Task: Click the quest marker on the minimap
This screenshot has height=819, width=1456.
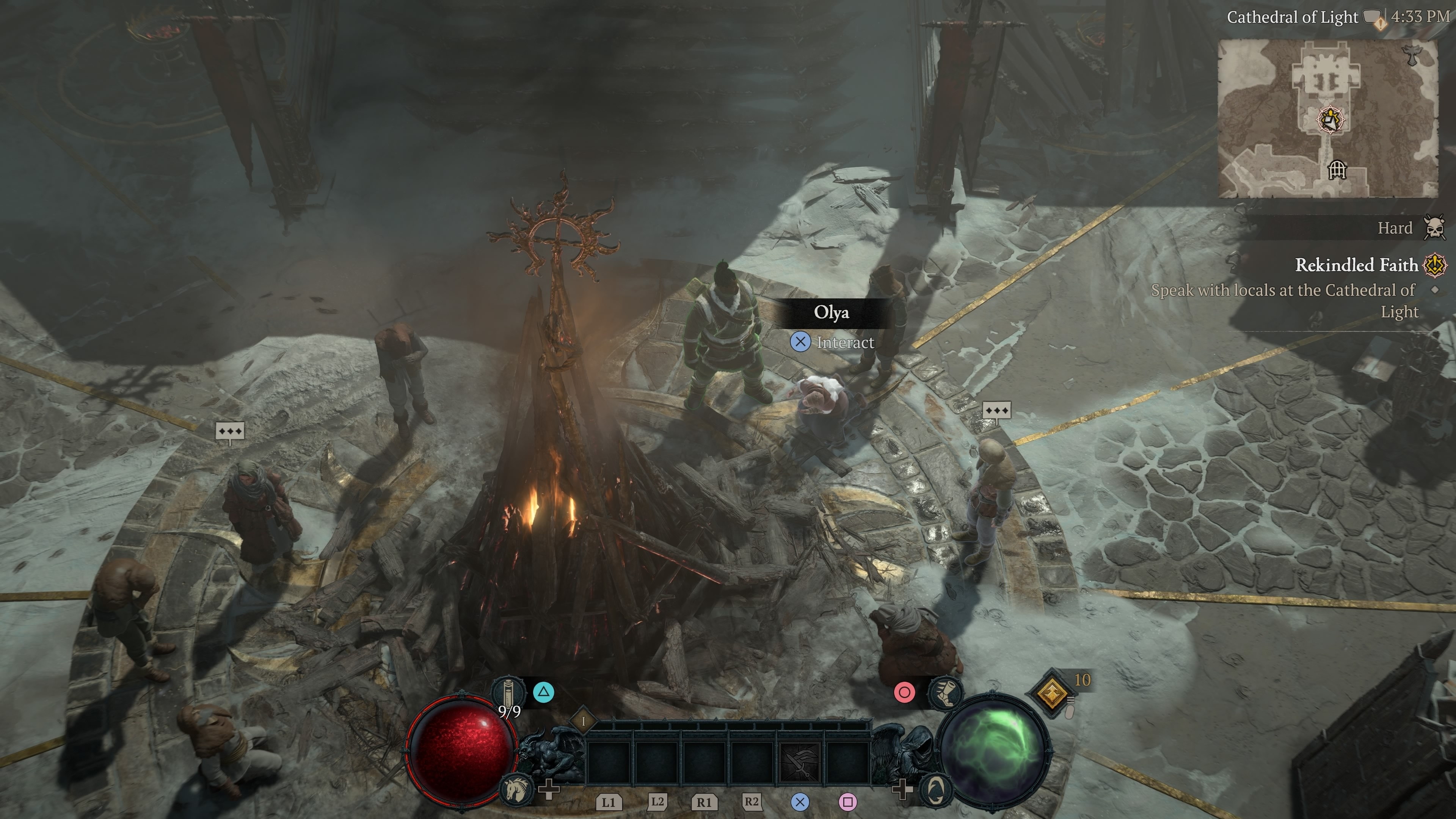Action: (x=1331, y=119)
